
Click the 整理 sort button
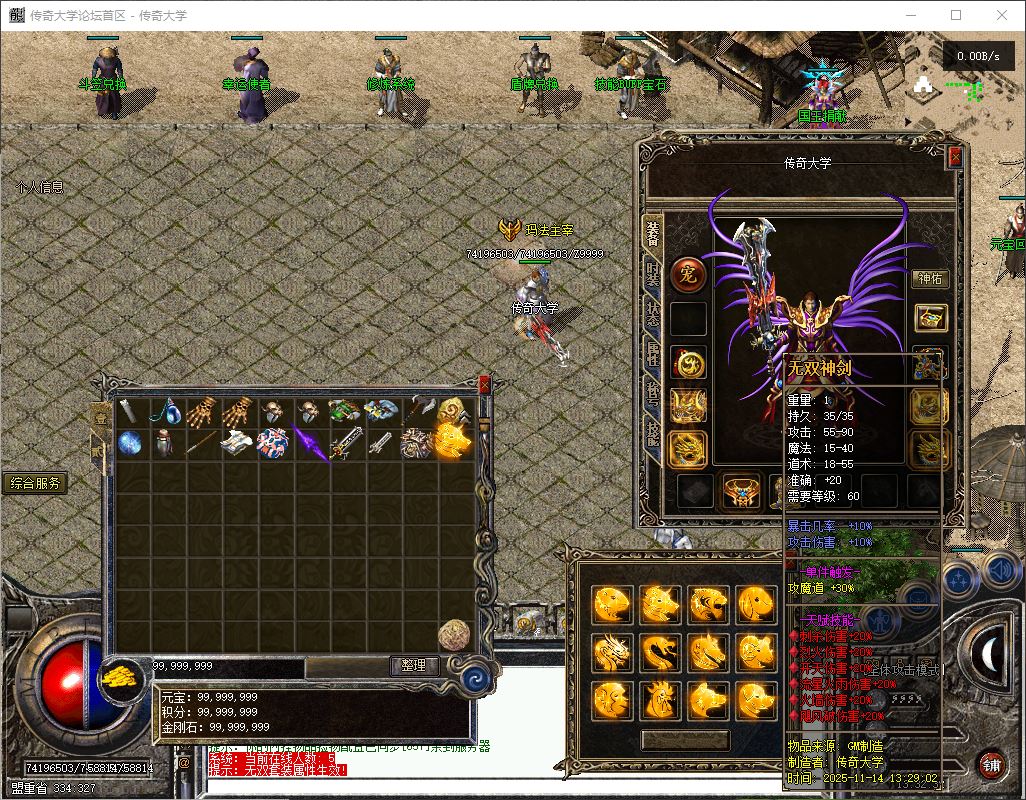point(414,665)
